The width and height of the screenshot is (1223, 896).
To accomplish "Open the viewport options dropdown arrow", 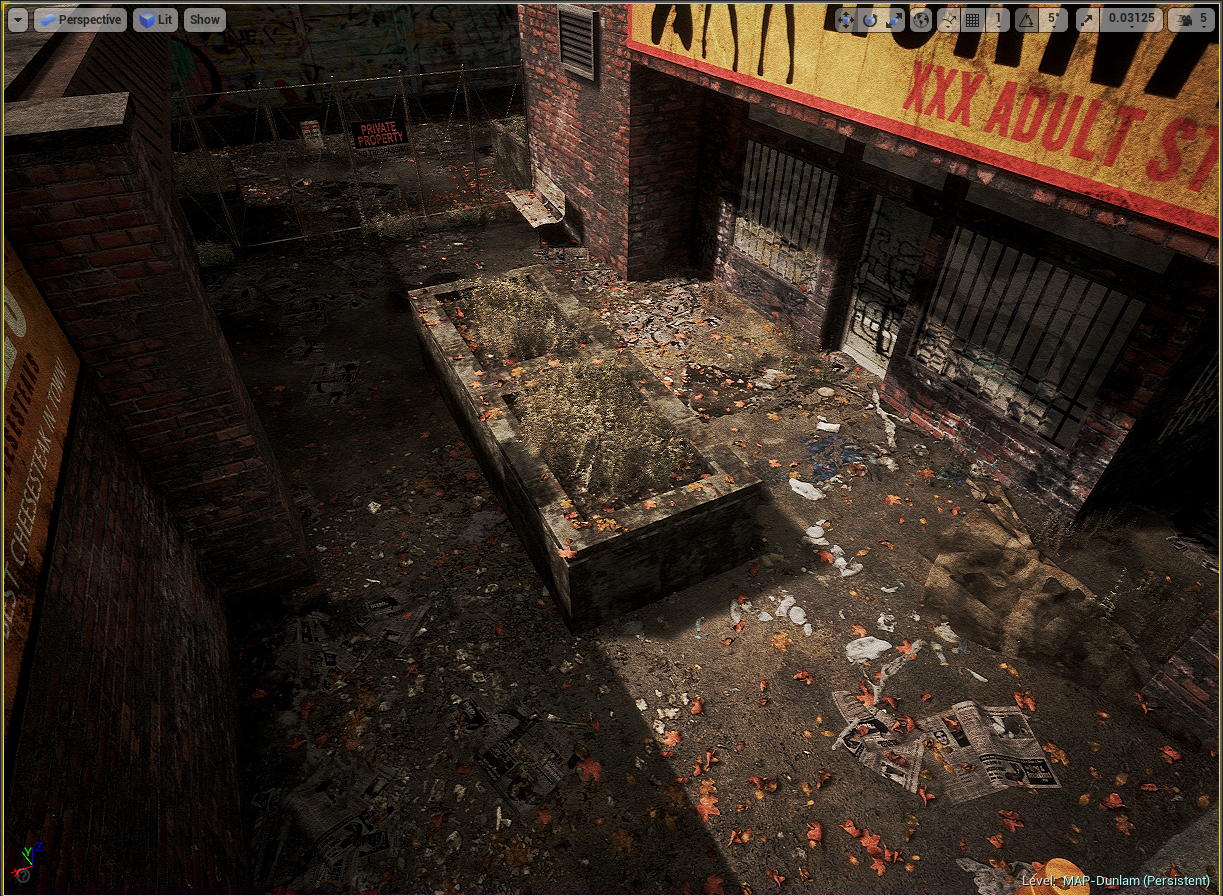I will tap(17, 19).
